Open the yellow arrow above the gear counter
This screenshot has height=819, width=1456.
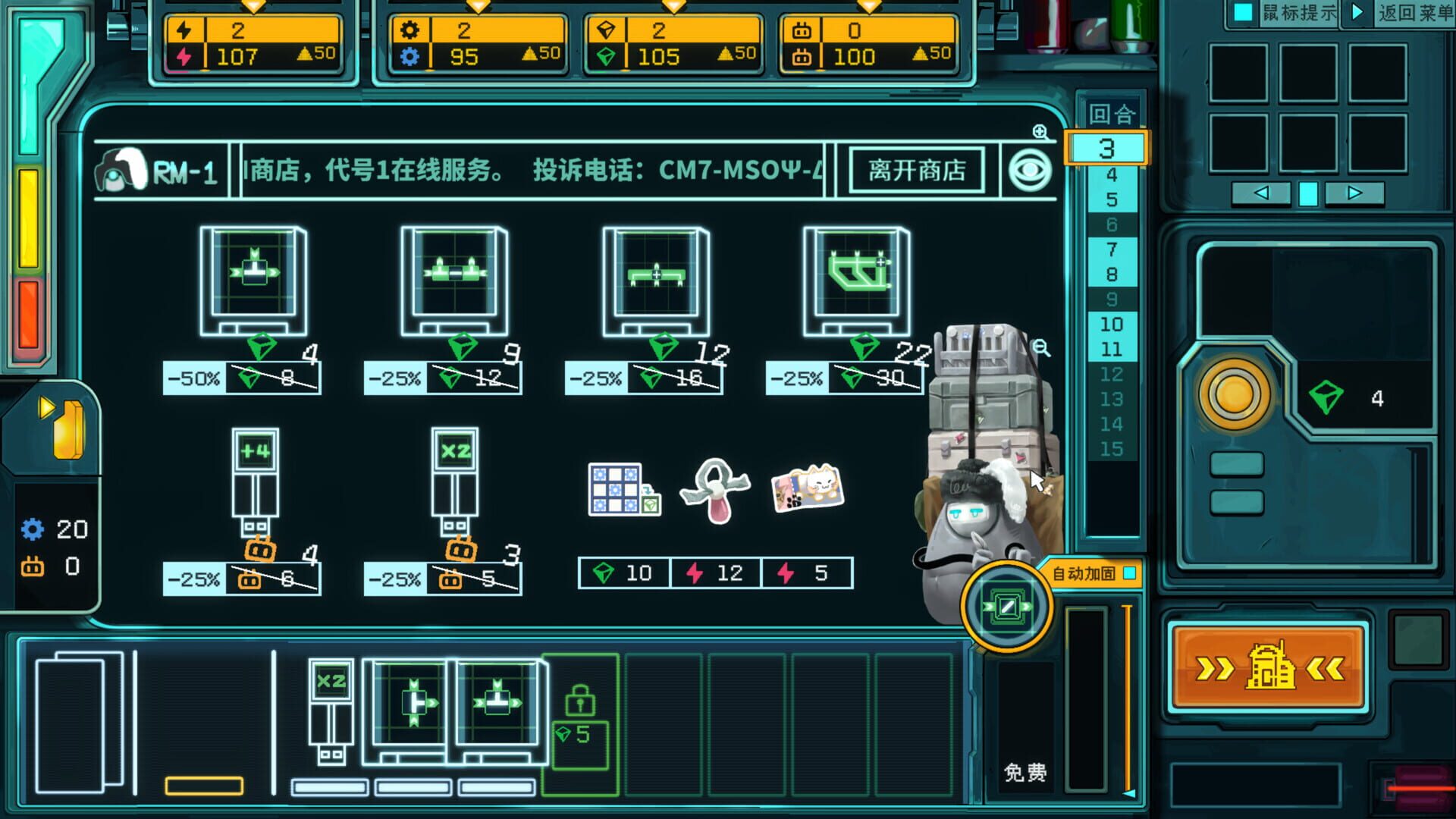point(478,7)
